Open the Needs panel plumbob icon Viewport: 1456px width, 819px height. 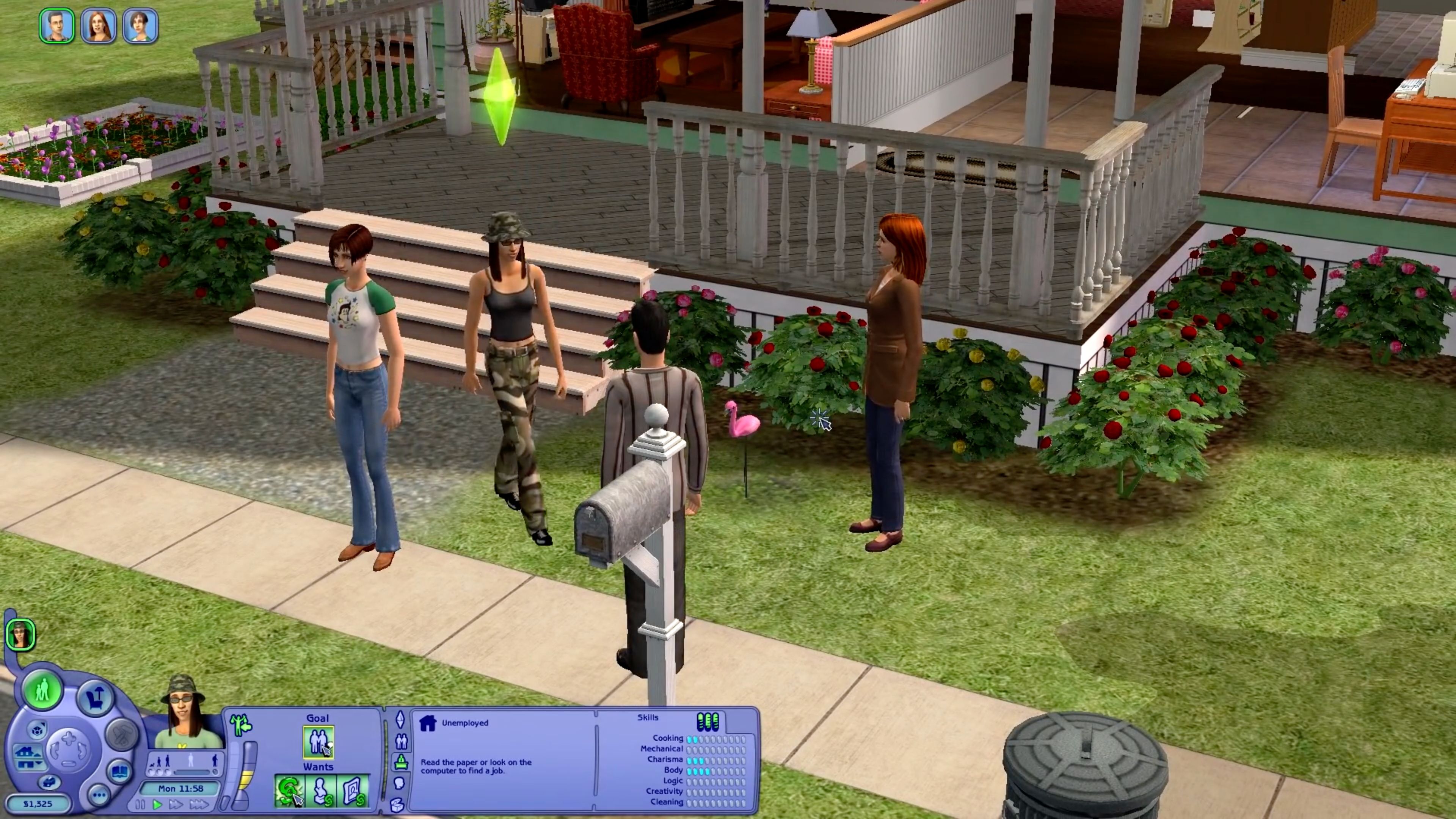tap(400, 721)
